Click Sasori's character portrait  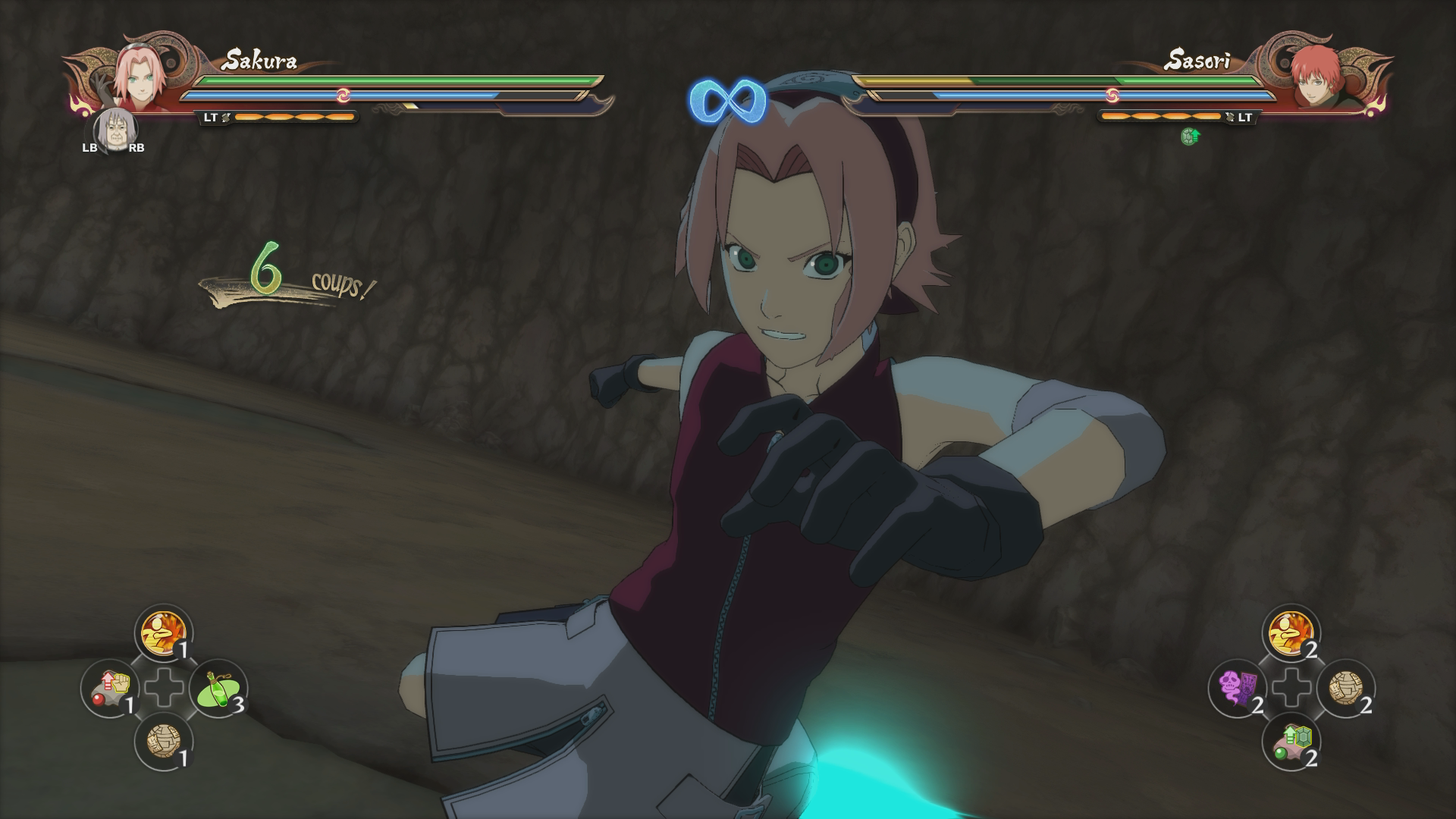pos(1316,76)
